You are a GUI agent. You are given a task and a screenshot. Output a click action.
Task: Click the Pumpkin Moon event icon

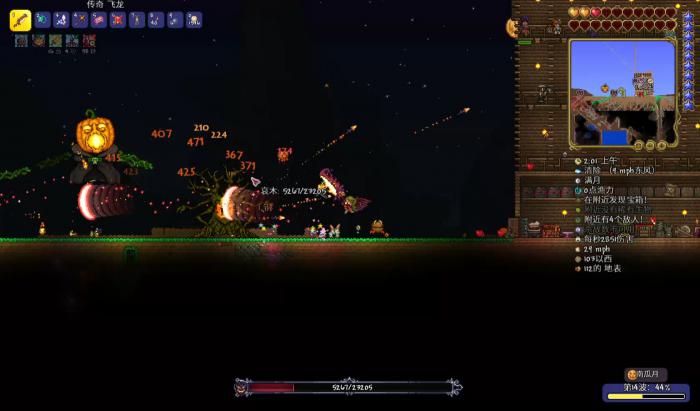point(632,374)
